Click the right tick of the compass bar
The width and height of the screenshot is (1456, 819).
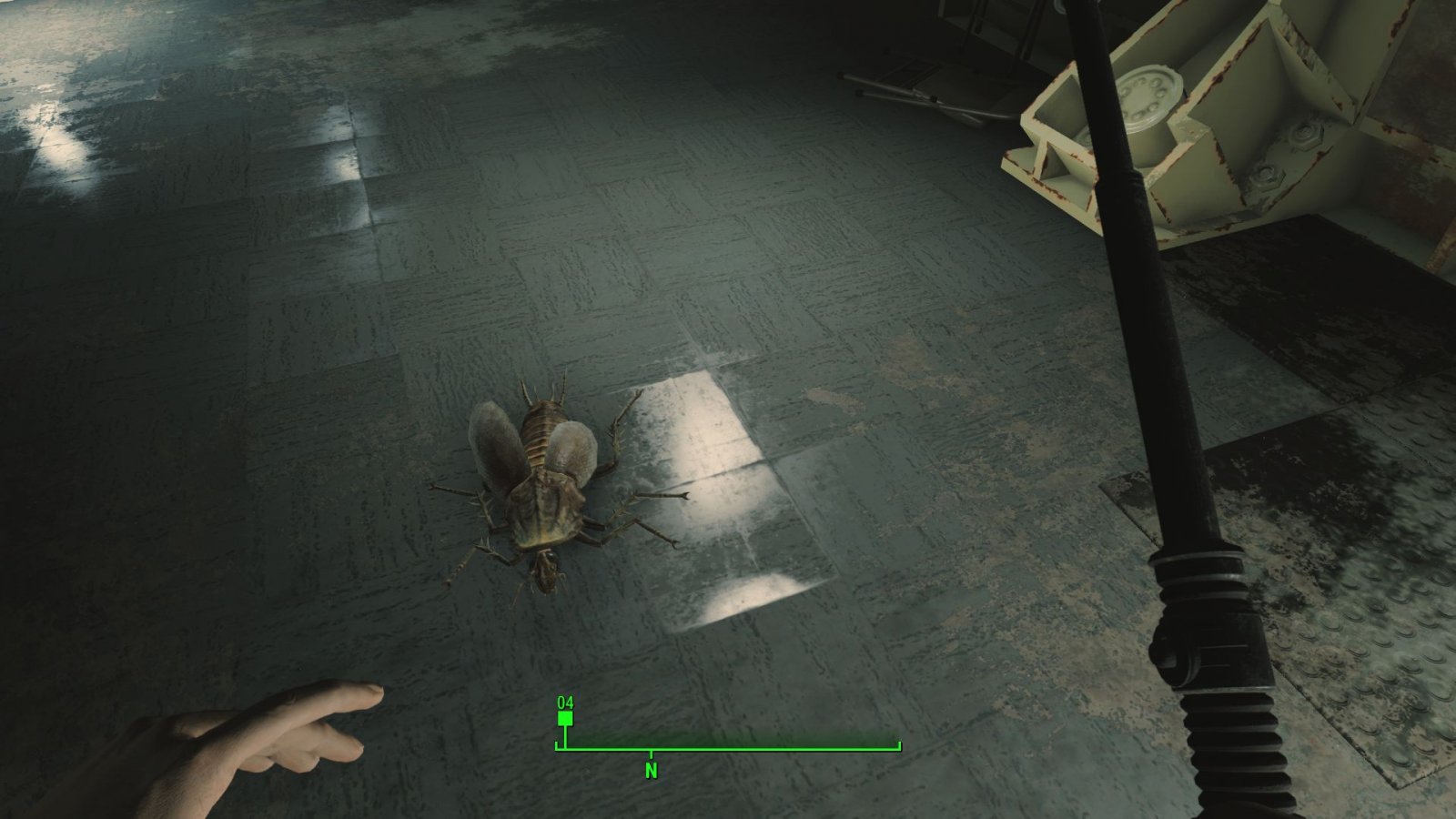[x=898, y=744]
